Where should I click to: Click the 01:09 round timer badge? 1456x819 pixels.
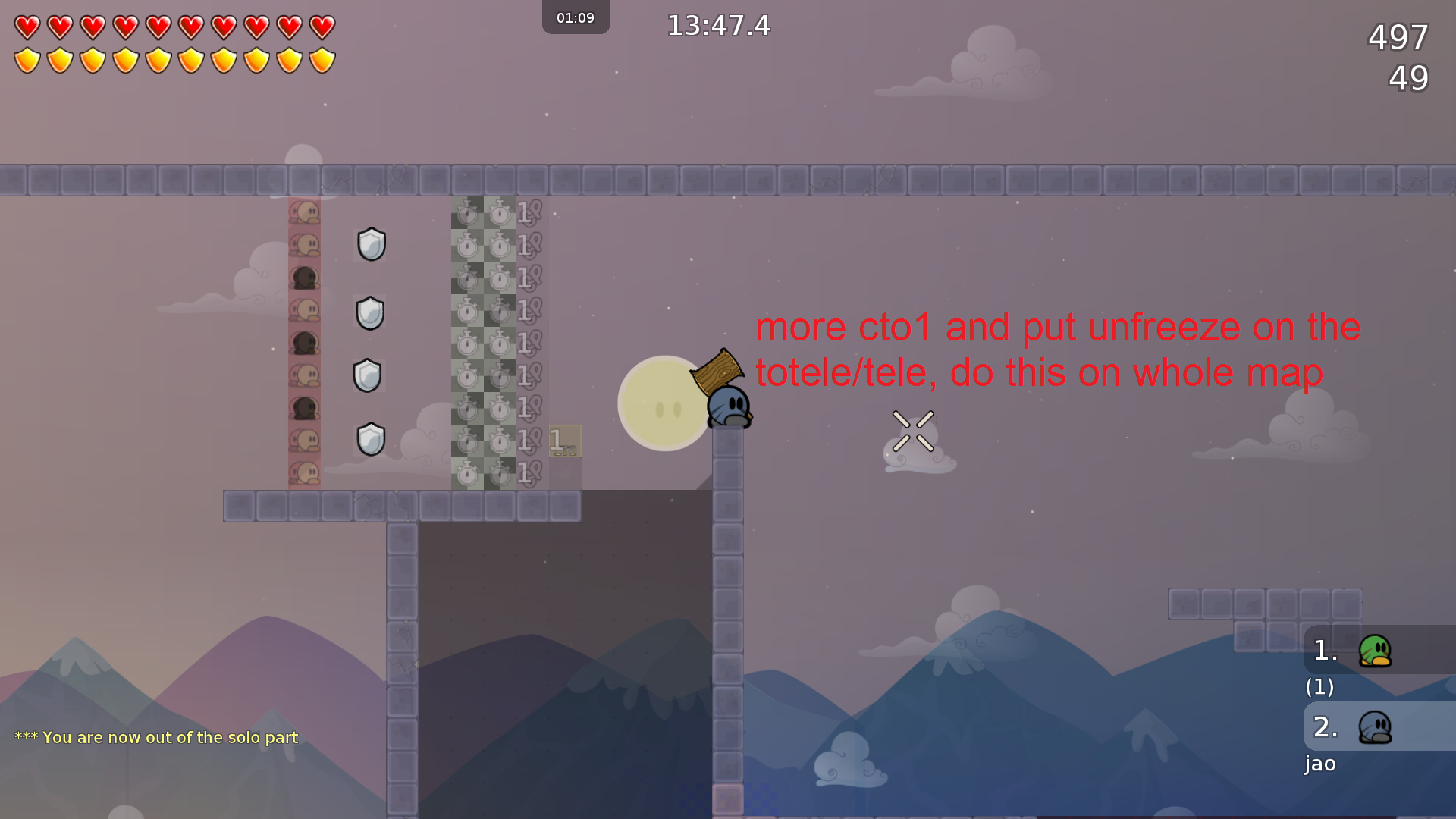click(x=576, y=17)
